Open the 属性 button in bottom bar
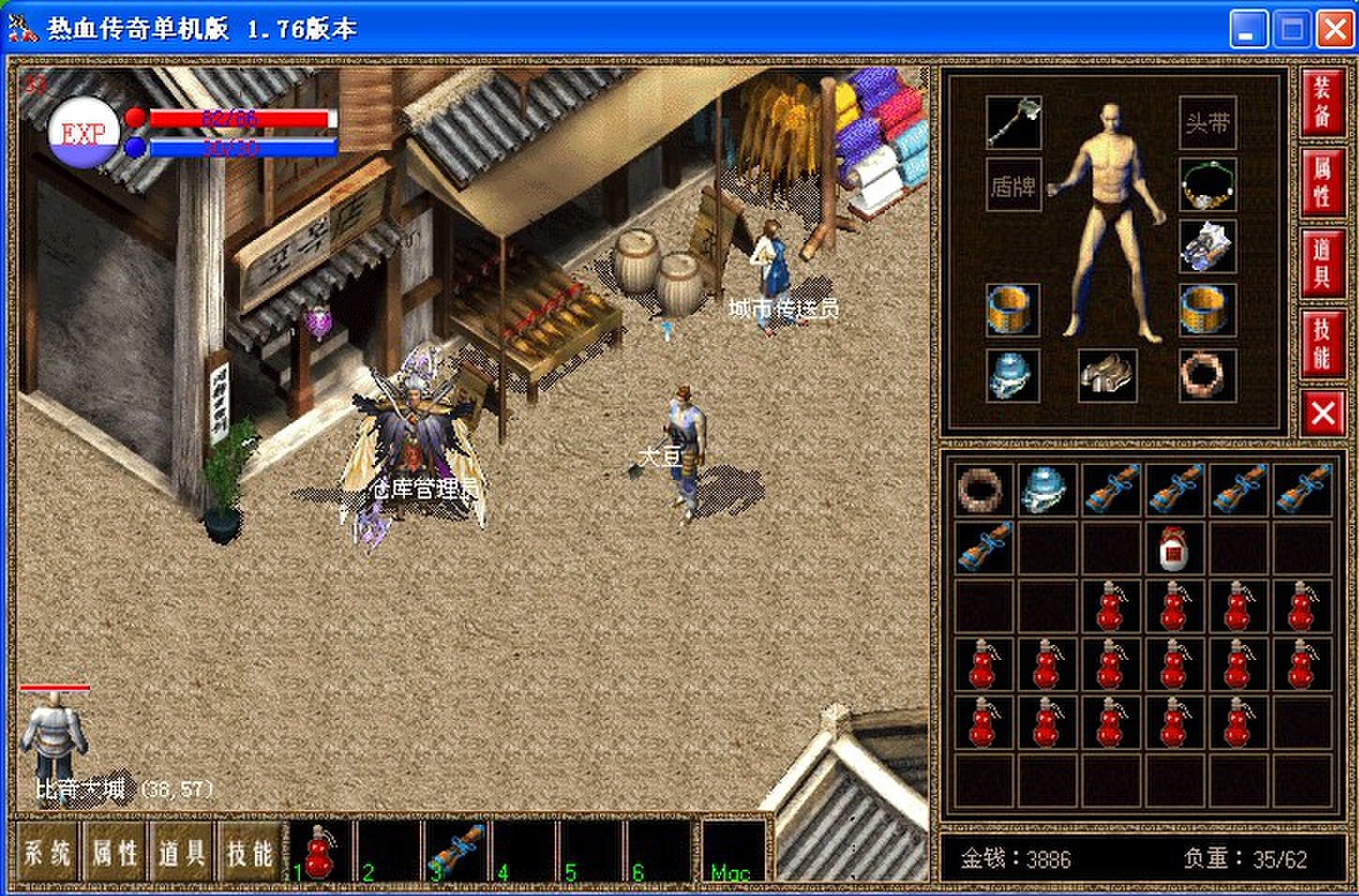Image resolution: width=1359 pixels, height=896 pixels. [x=114, y=852]
